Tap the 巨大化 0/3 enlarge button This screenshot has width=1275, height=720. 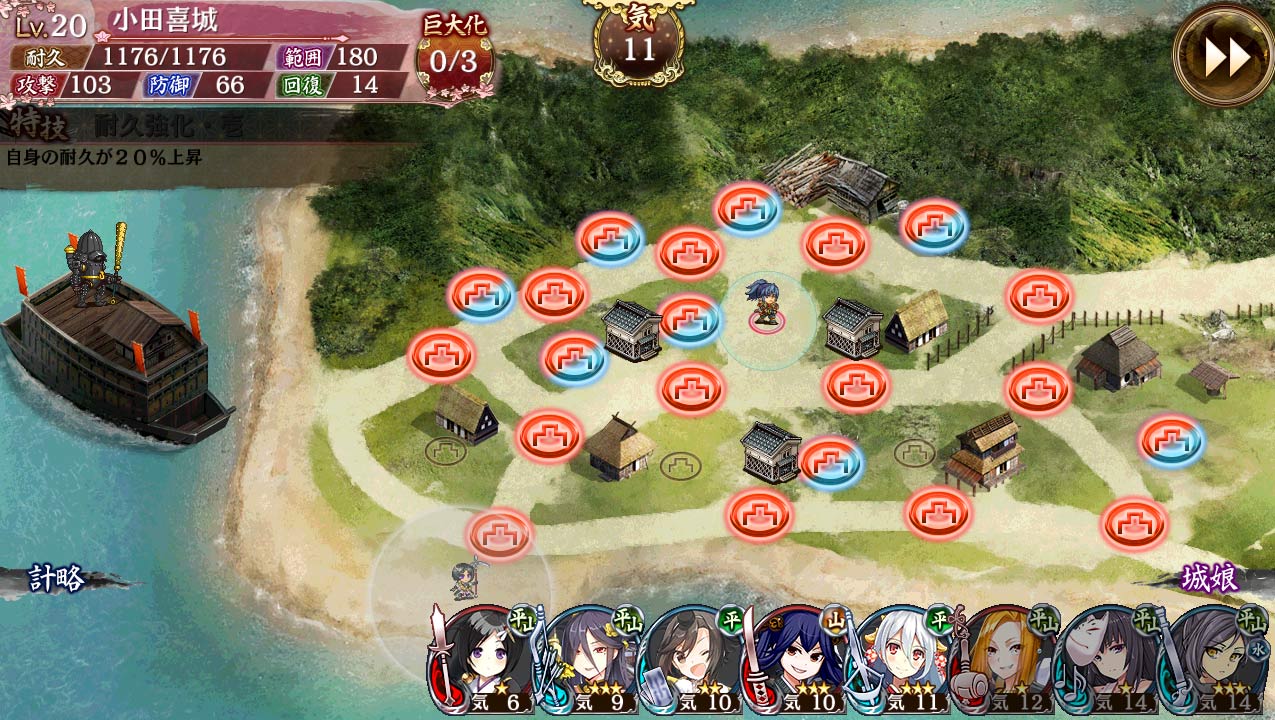(x=454, y=57)
